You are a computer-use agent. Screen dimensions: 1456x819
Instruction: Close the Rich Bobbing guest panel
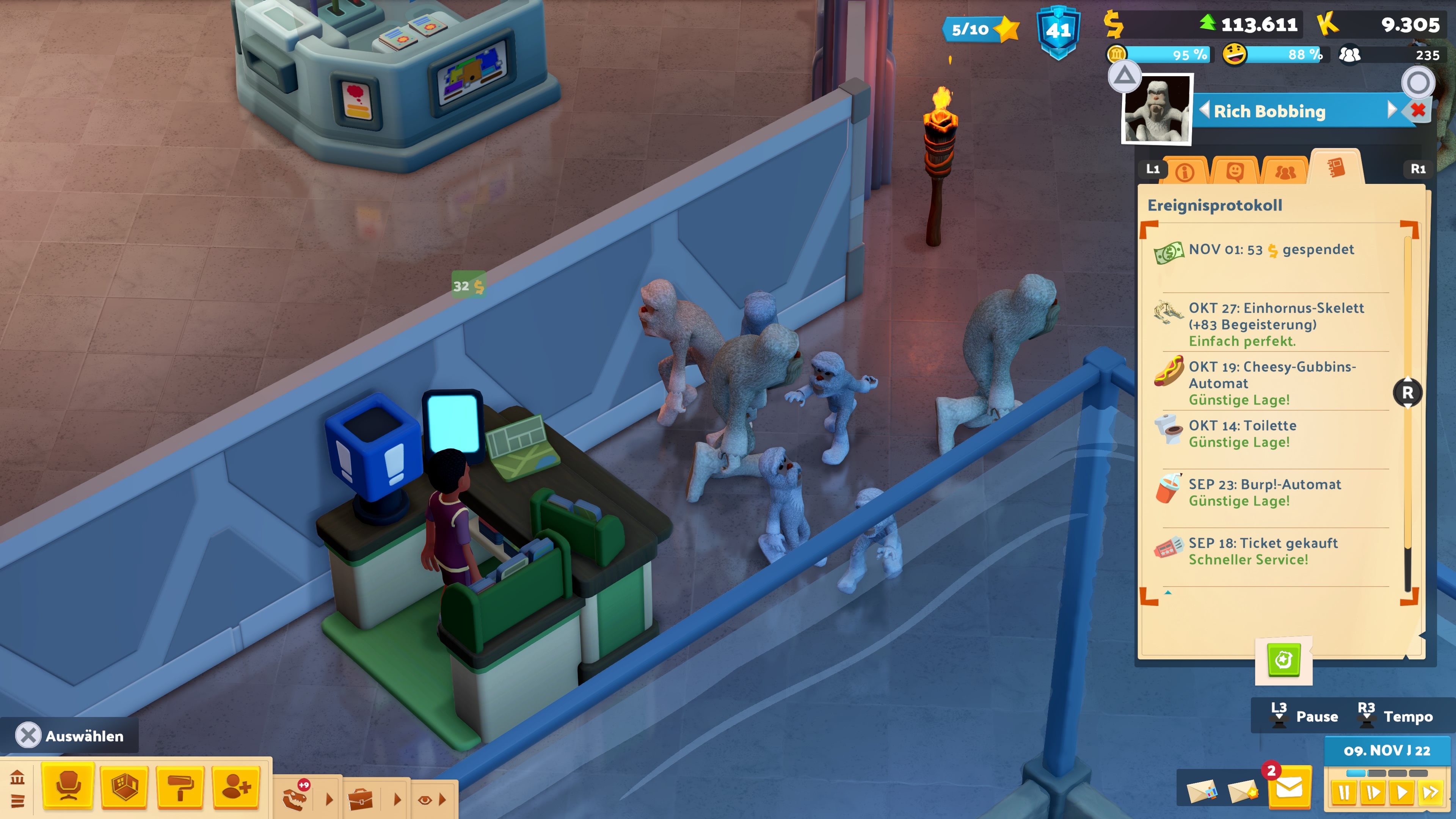[1418, 110]
